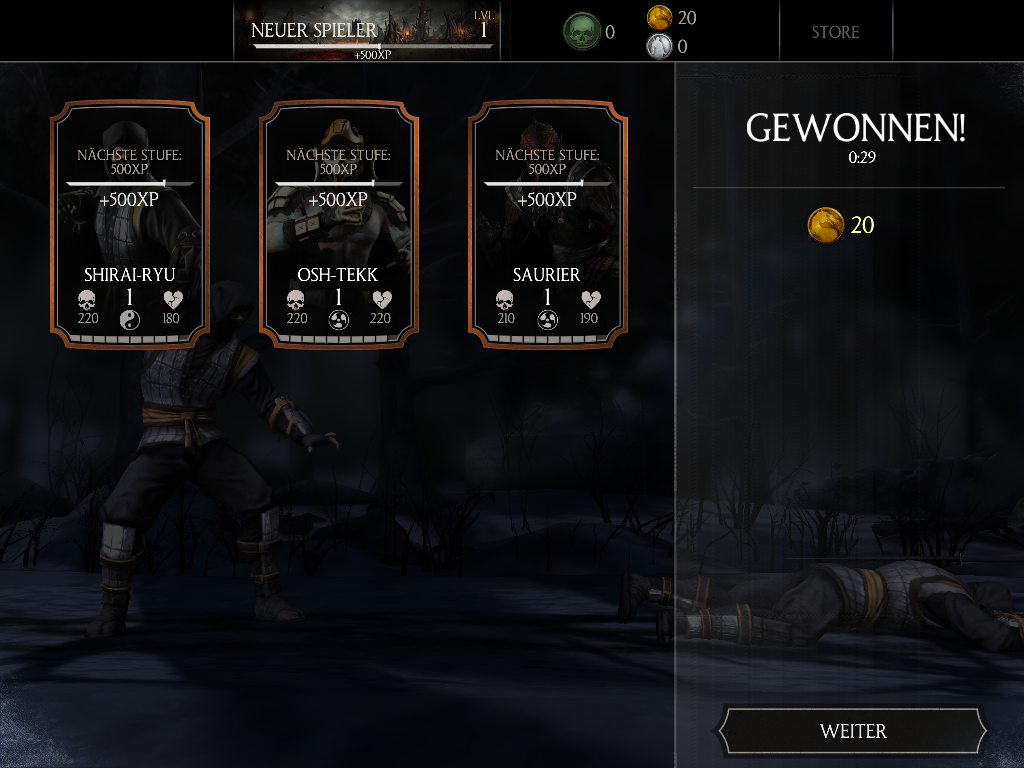The height and width of the screenshot is (768, 1024).
Task: Select the Osh-Tekk character card
Action: coord(338,225)
